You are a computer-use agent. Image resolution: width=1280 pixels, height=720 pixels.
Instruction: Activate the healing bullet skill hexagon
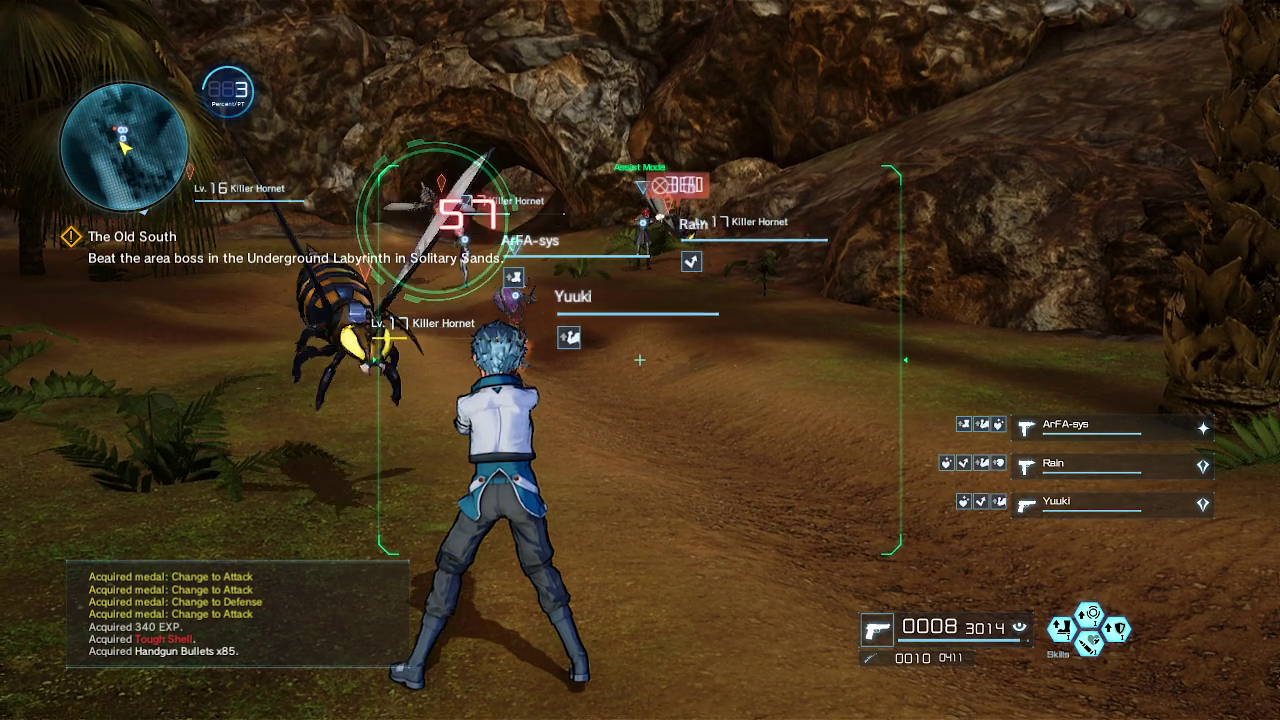[x=1089, y=644]
